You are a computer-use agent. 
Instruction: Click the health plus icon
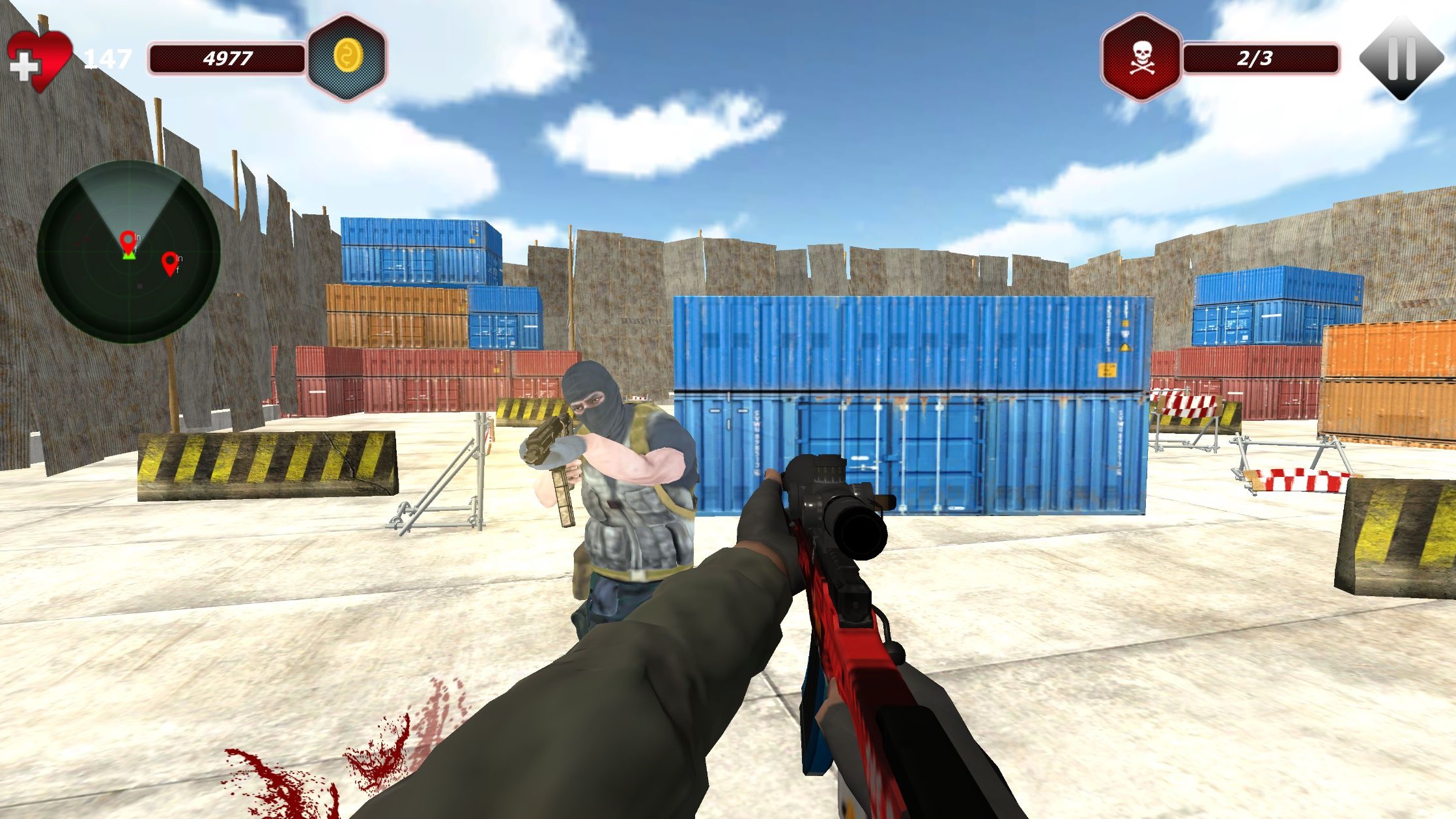pos(26,63)
